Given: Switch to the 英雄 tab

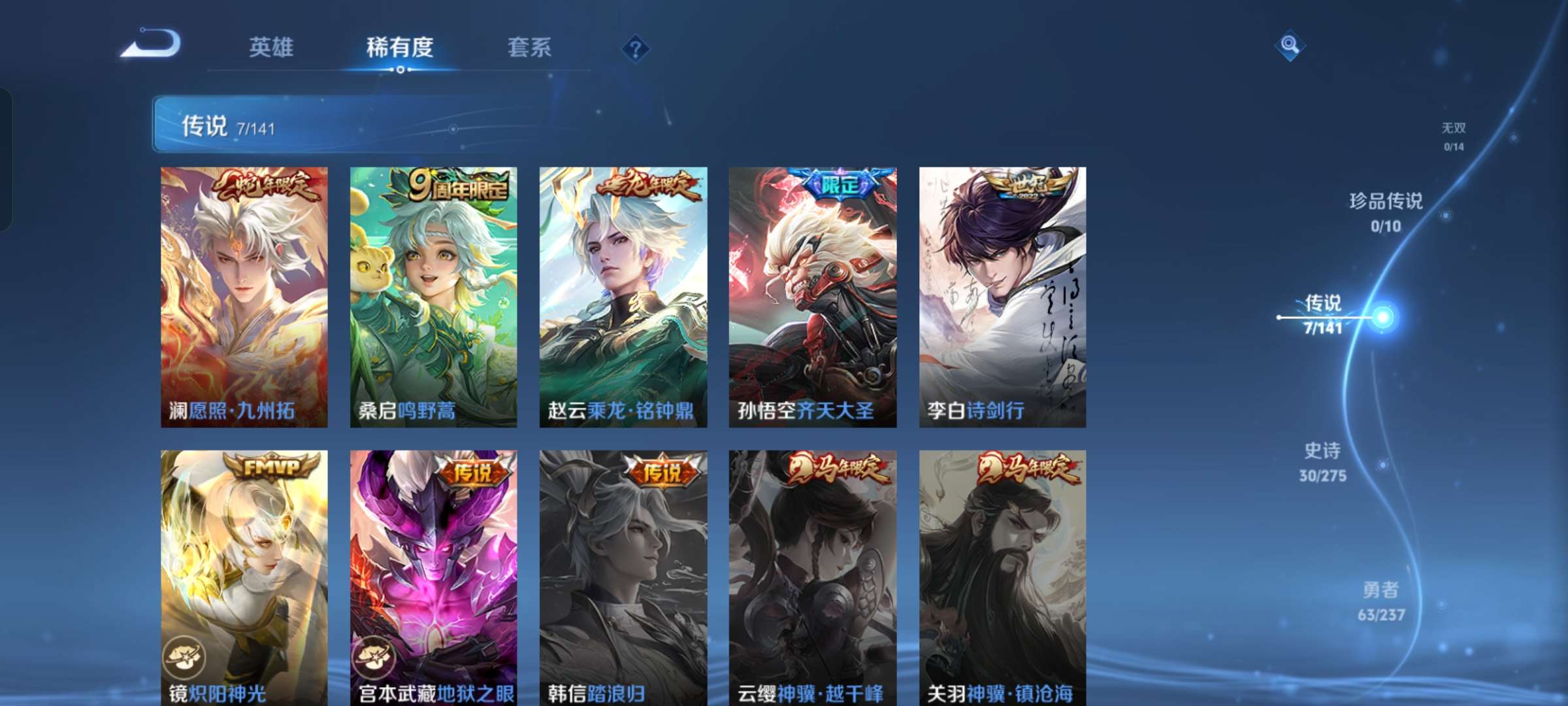Looking at the screenshot, I should (x=270, y=48).
